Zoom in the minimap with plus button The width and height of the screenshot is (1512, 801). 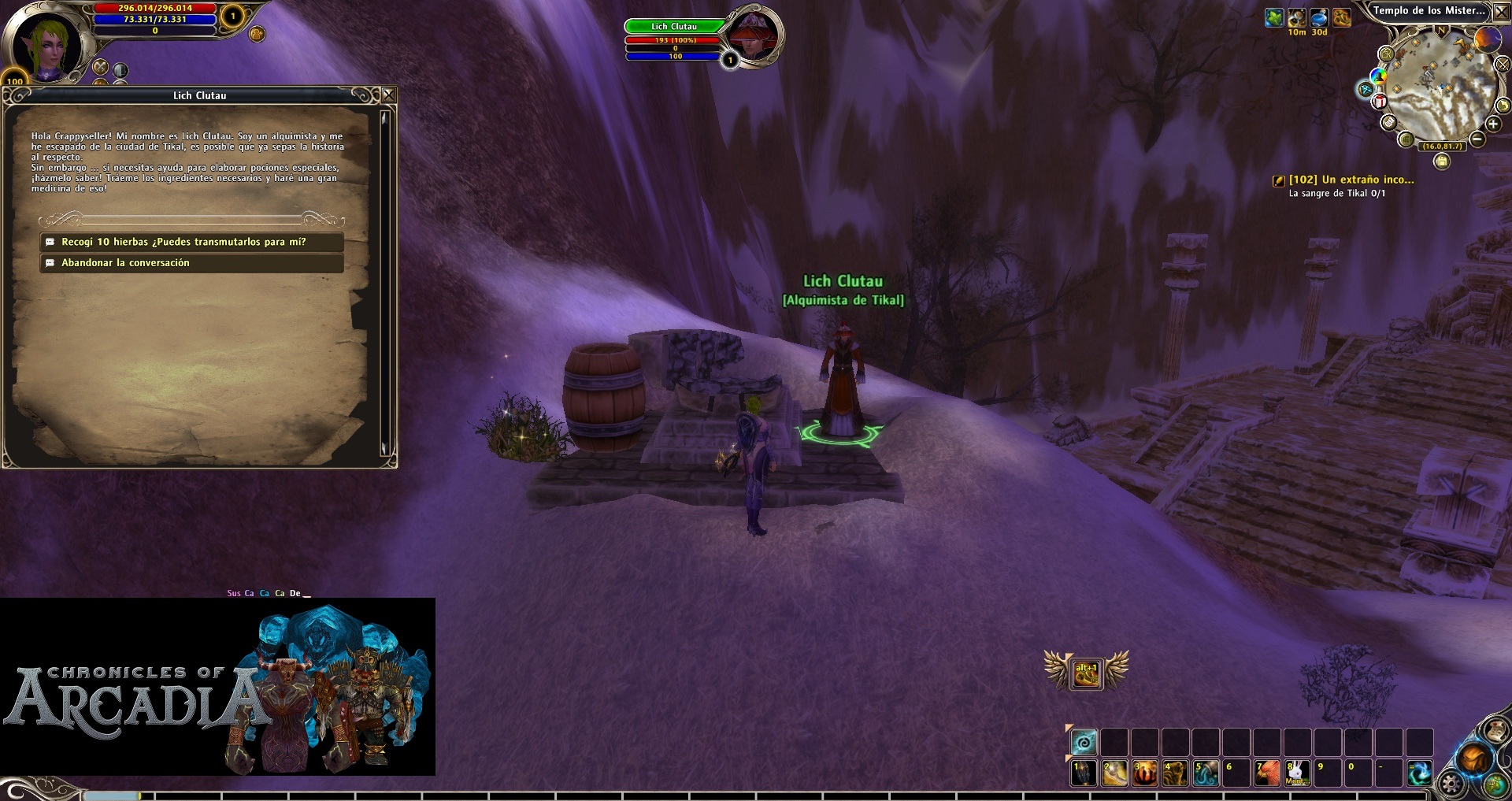pos(1492,124)
